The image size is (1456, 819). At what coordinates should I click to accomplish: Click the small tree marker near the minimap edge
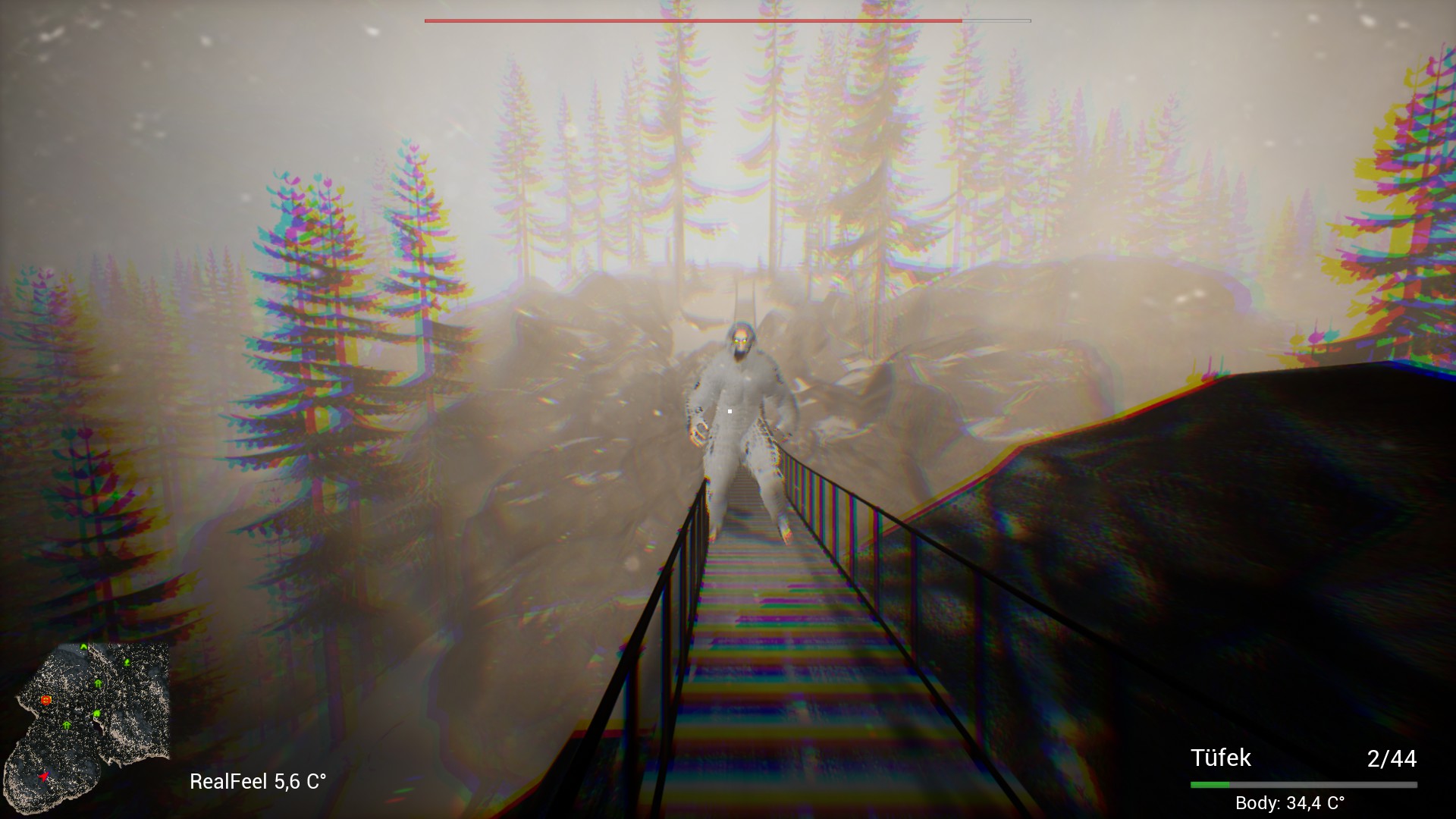pos(127,662)
